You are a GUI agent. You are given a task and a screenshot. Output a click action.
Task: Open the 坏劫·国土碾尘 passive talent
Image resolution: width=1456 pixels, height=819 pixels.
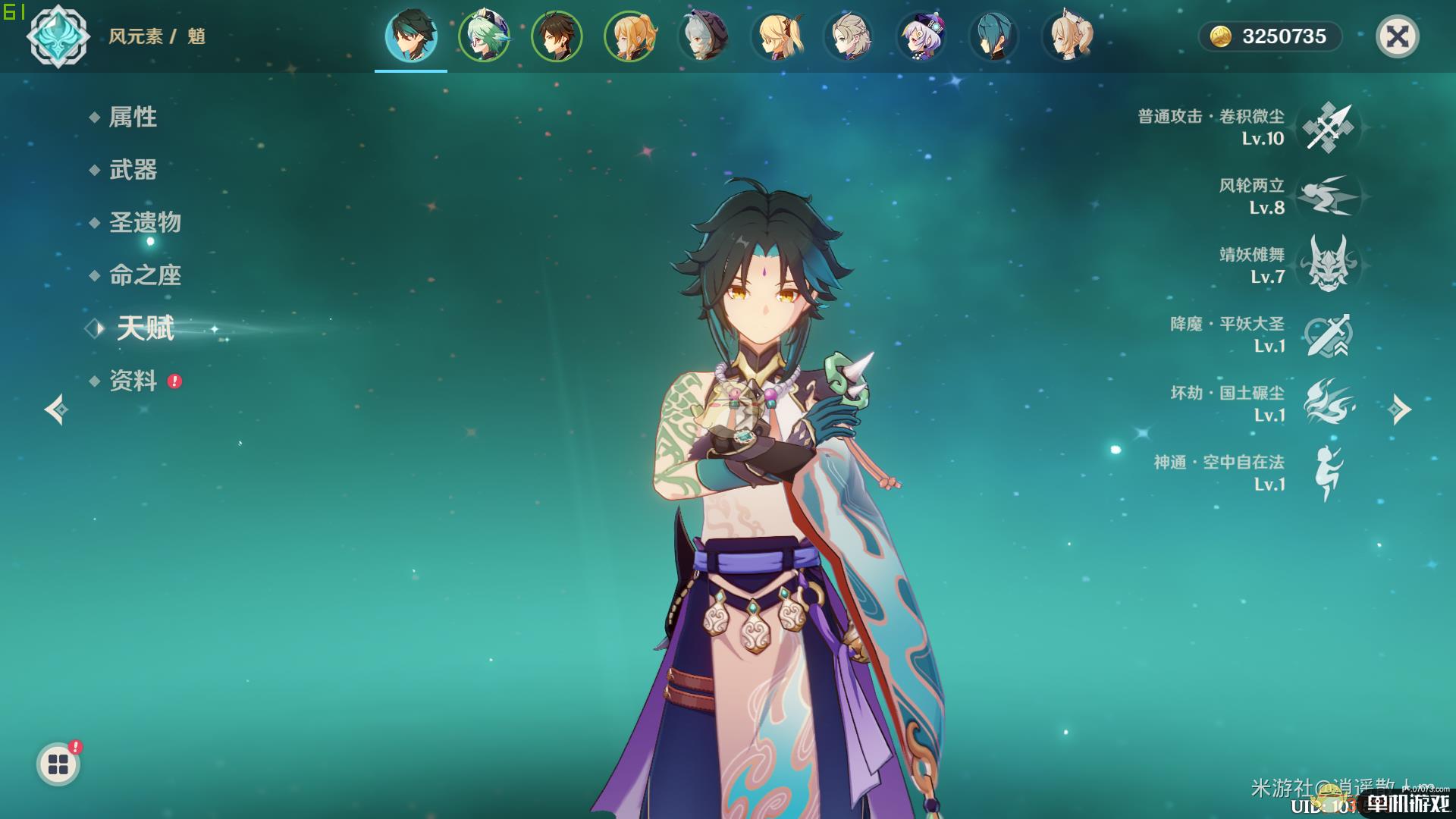(1328, 403)
